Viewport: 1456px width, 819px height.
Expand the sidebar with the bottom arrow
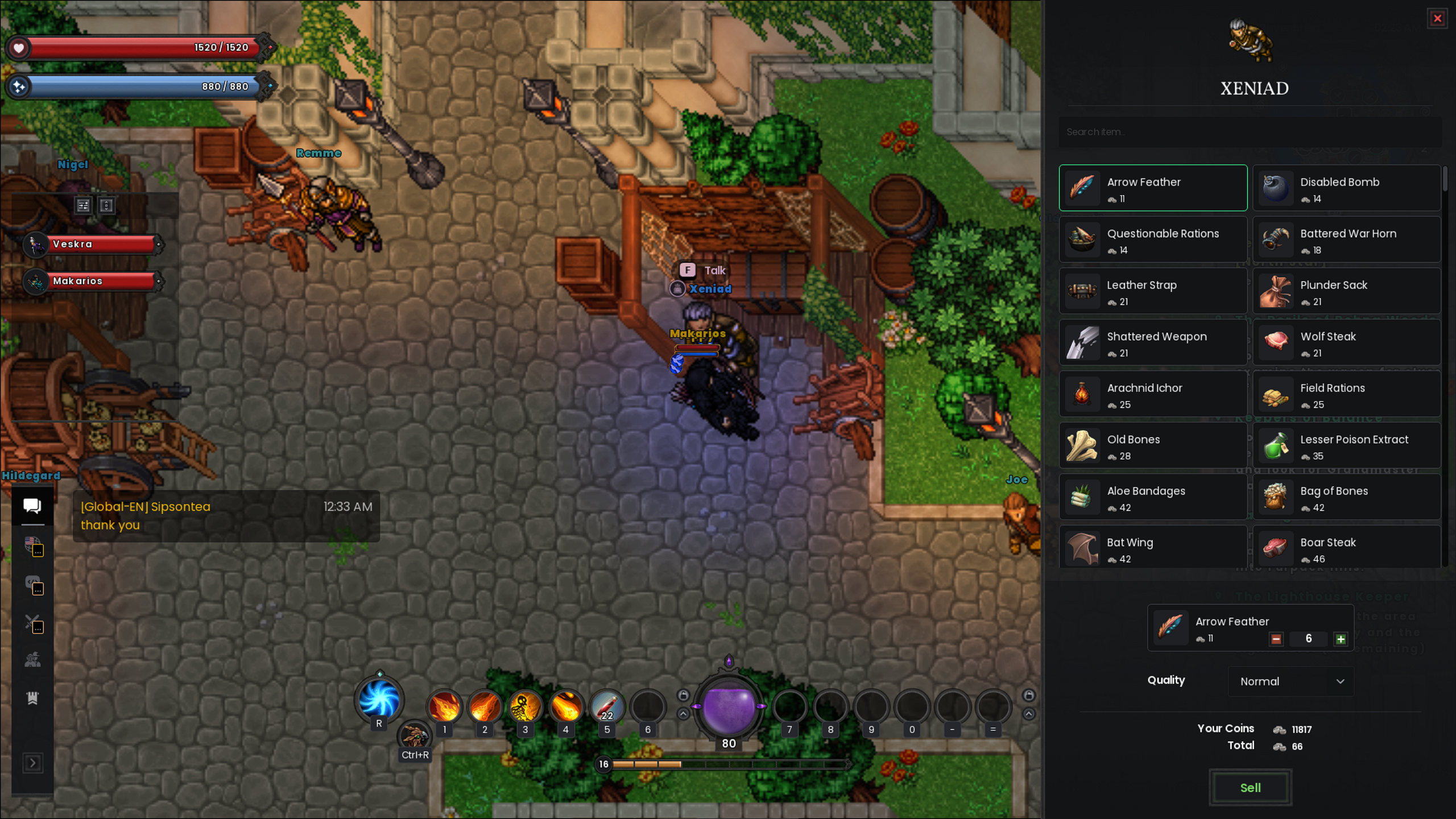point(32,763)
